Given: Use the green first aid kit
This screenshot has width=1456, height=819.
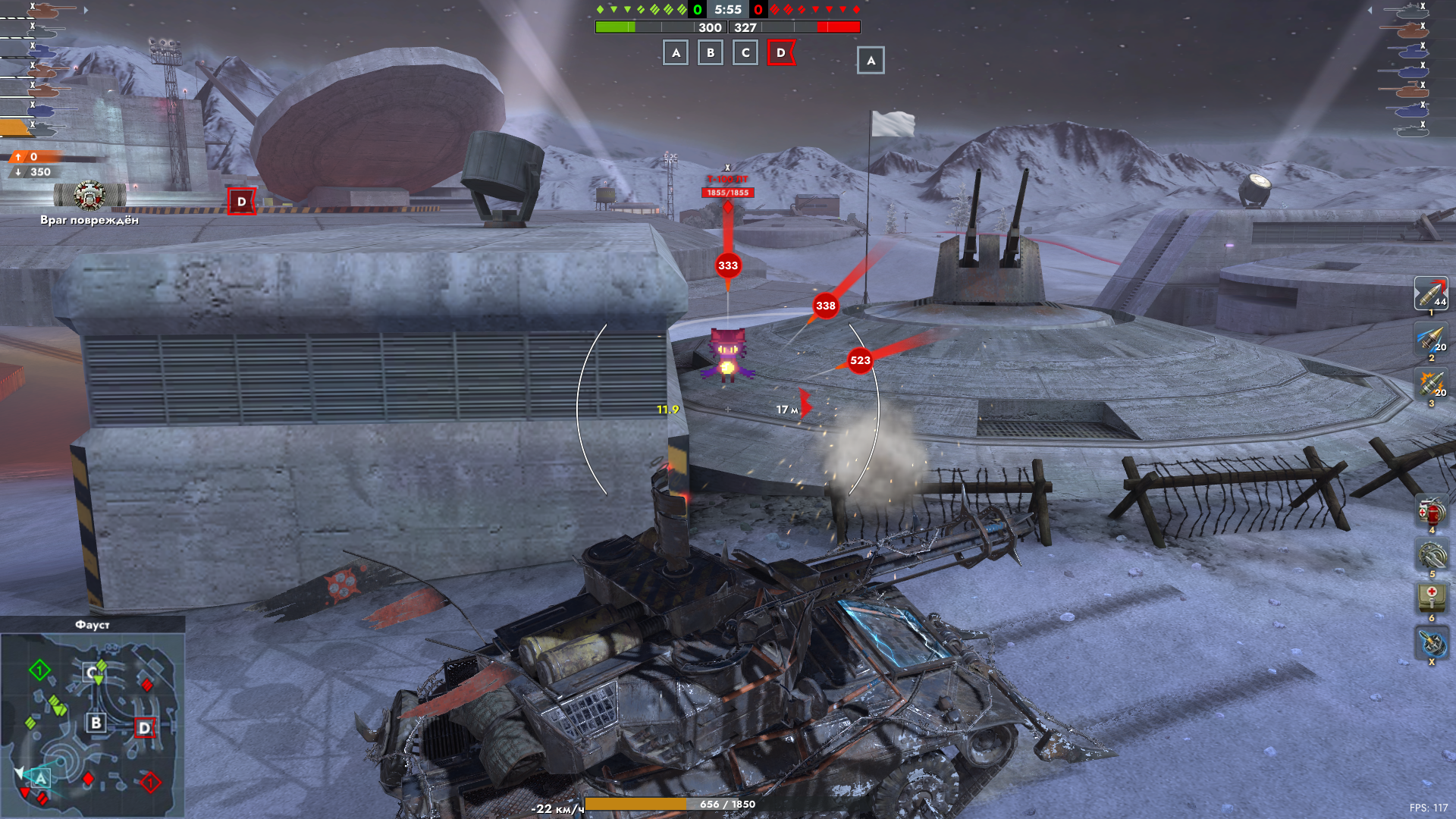Looking at the screenshot, I should coord(1432,598).
